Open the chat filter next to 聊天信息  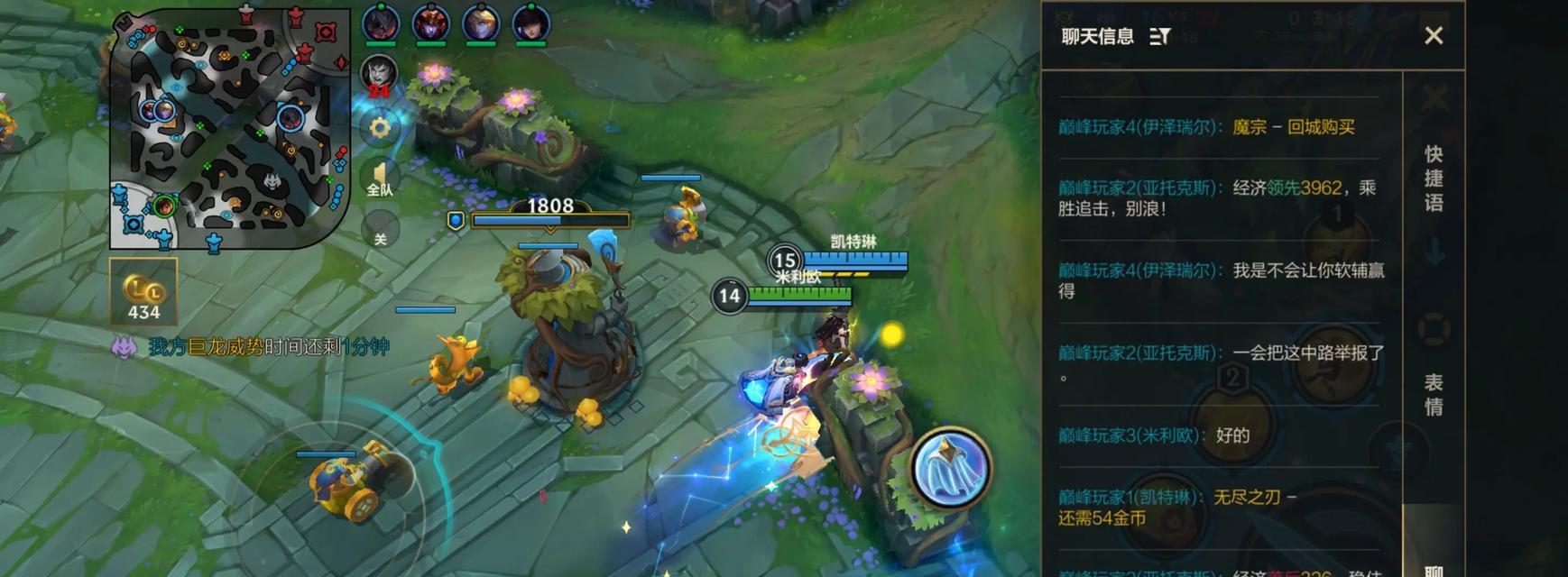pyautogui.click(x=1160, y=37)
